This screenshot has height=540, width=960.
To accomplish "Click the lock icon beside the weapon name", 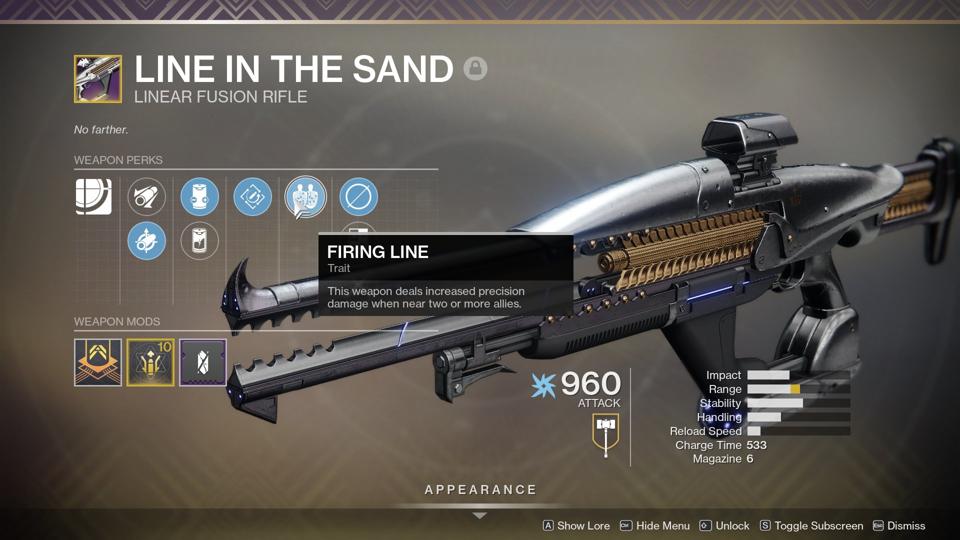I will coord(475,69).
